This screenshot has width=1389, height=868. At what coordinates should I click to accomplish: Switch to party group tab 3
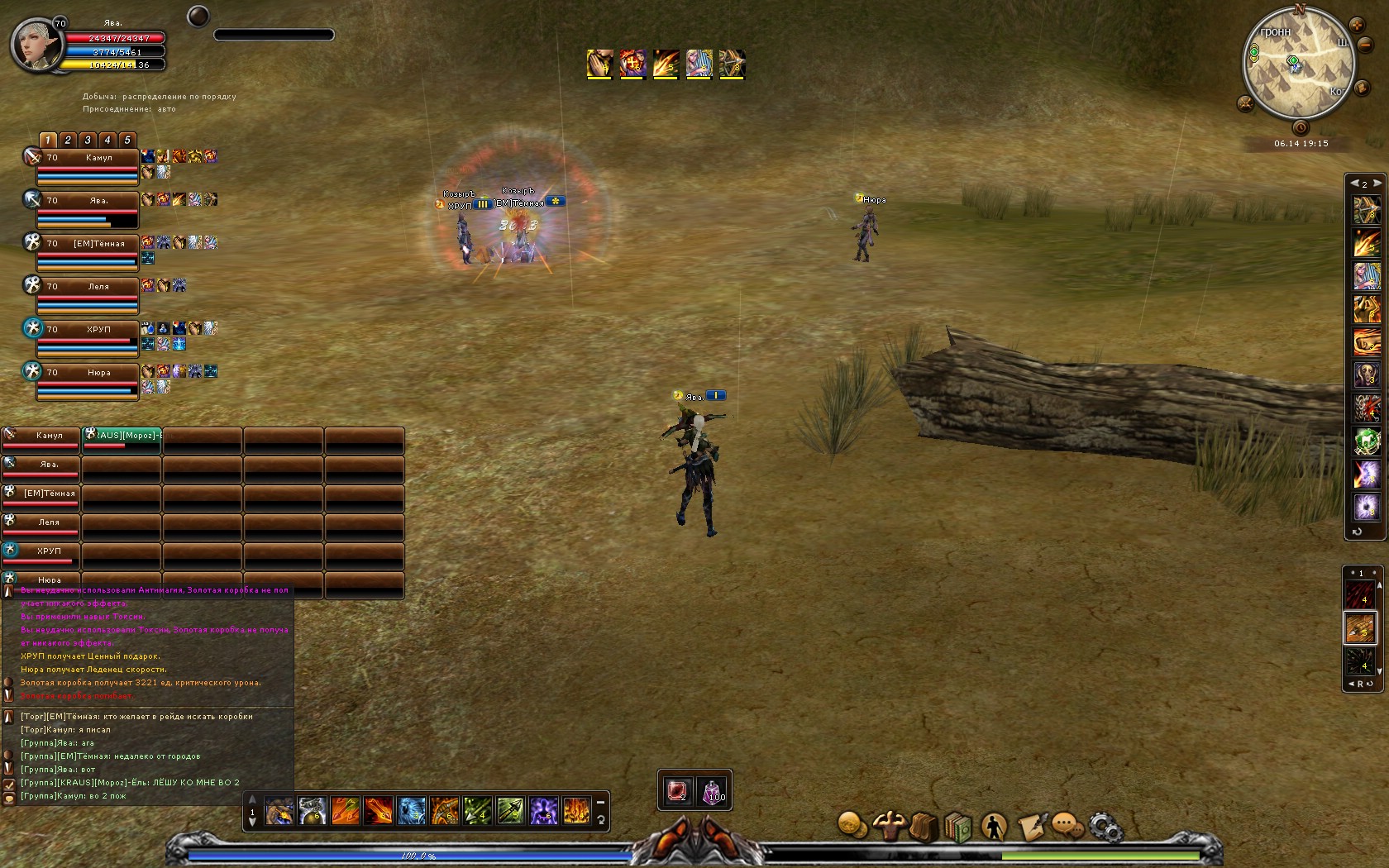tap(88, 140)
